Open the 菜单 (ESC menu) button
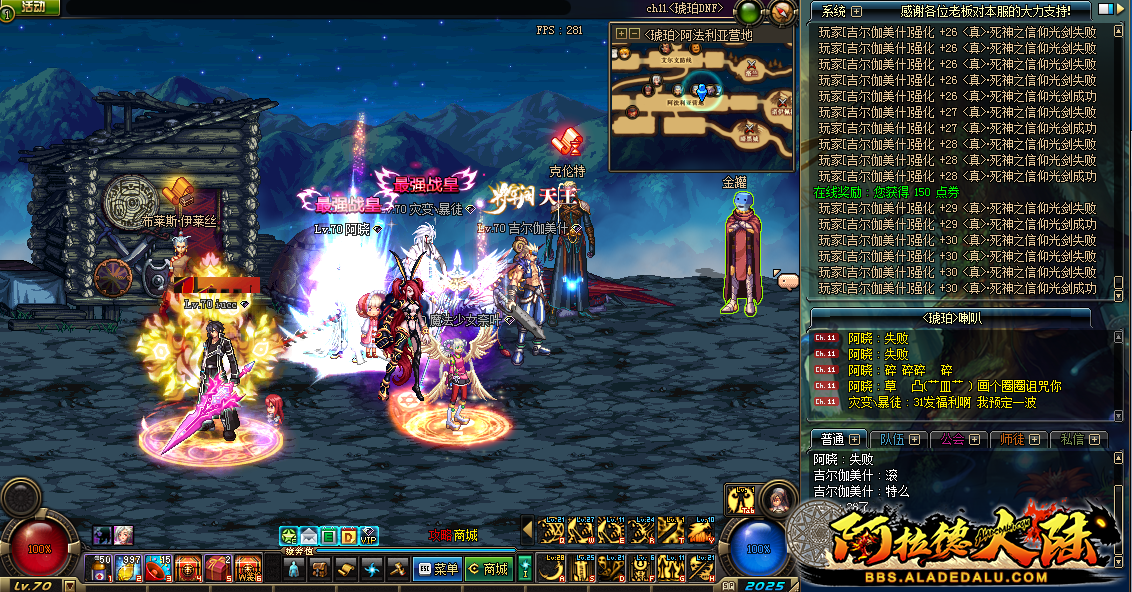The height and width of the screenshot is (592, 1132). (x=437, y=569)
